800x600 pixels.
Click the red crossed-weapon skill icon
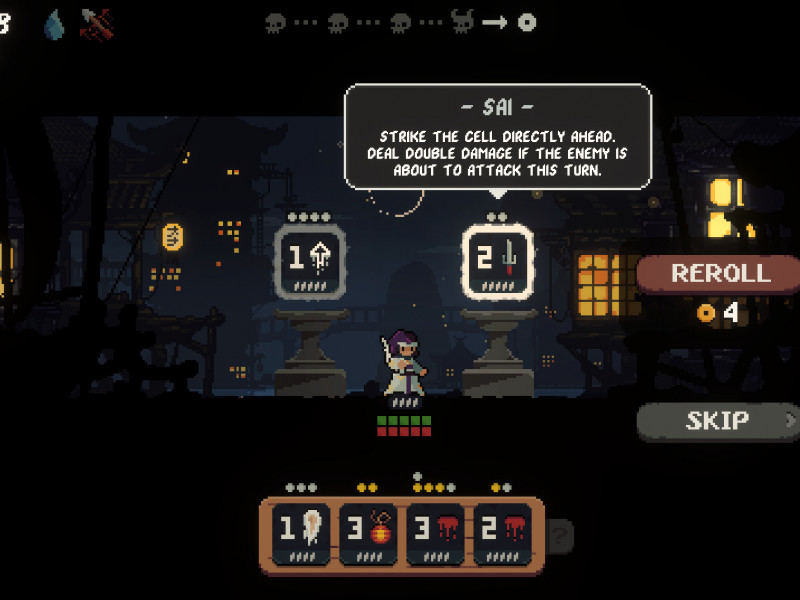tap(97, 24)
